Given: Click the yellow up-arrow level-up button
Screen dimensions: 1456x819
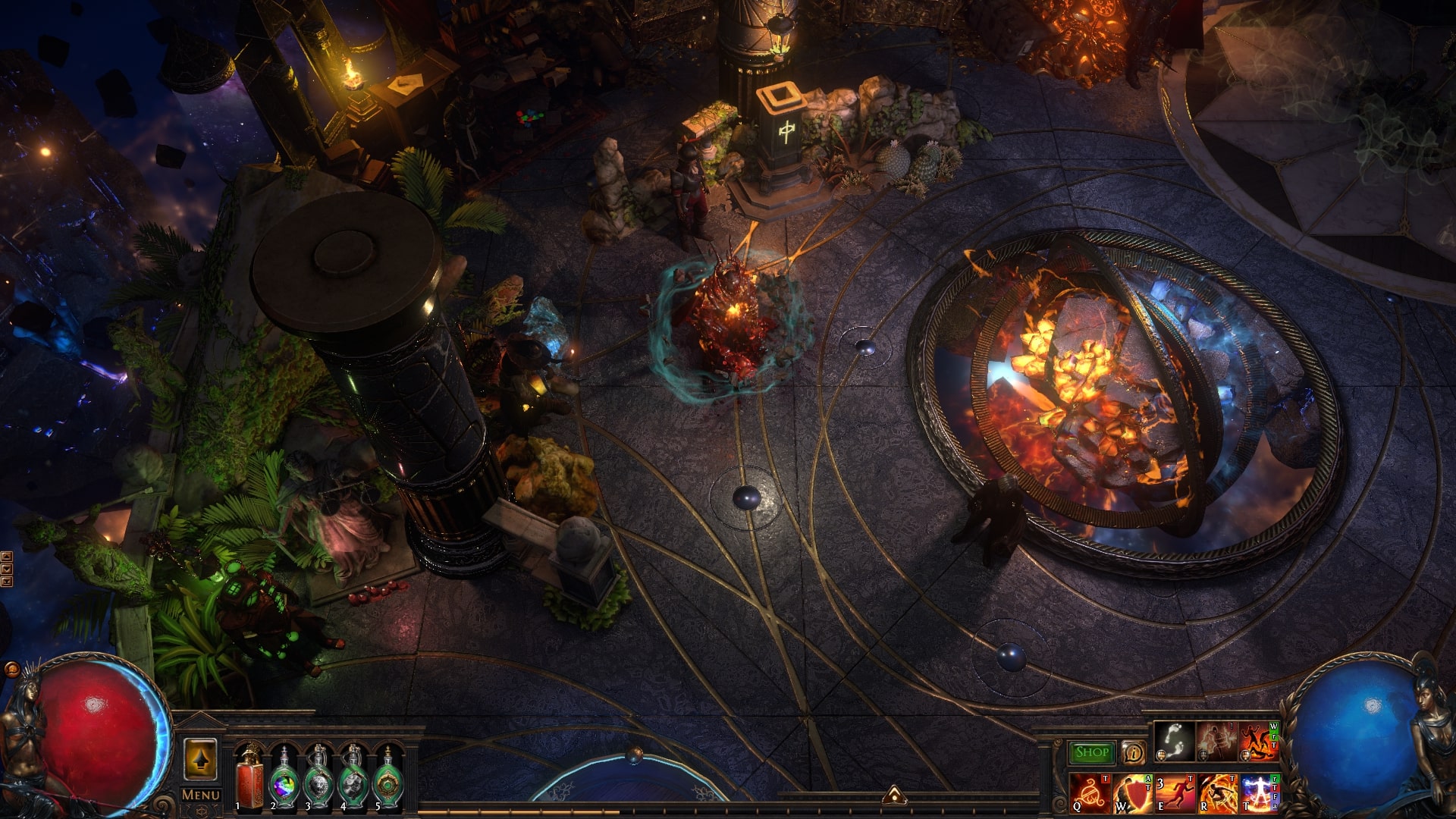Looking at the screenshot, I should coord(201,759).
